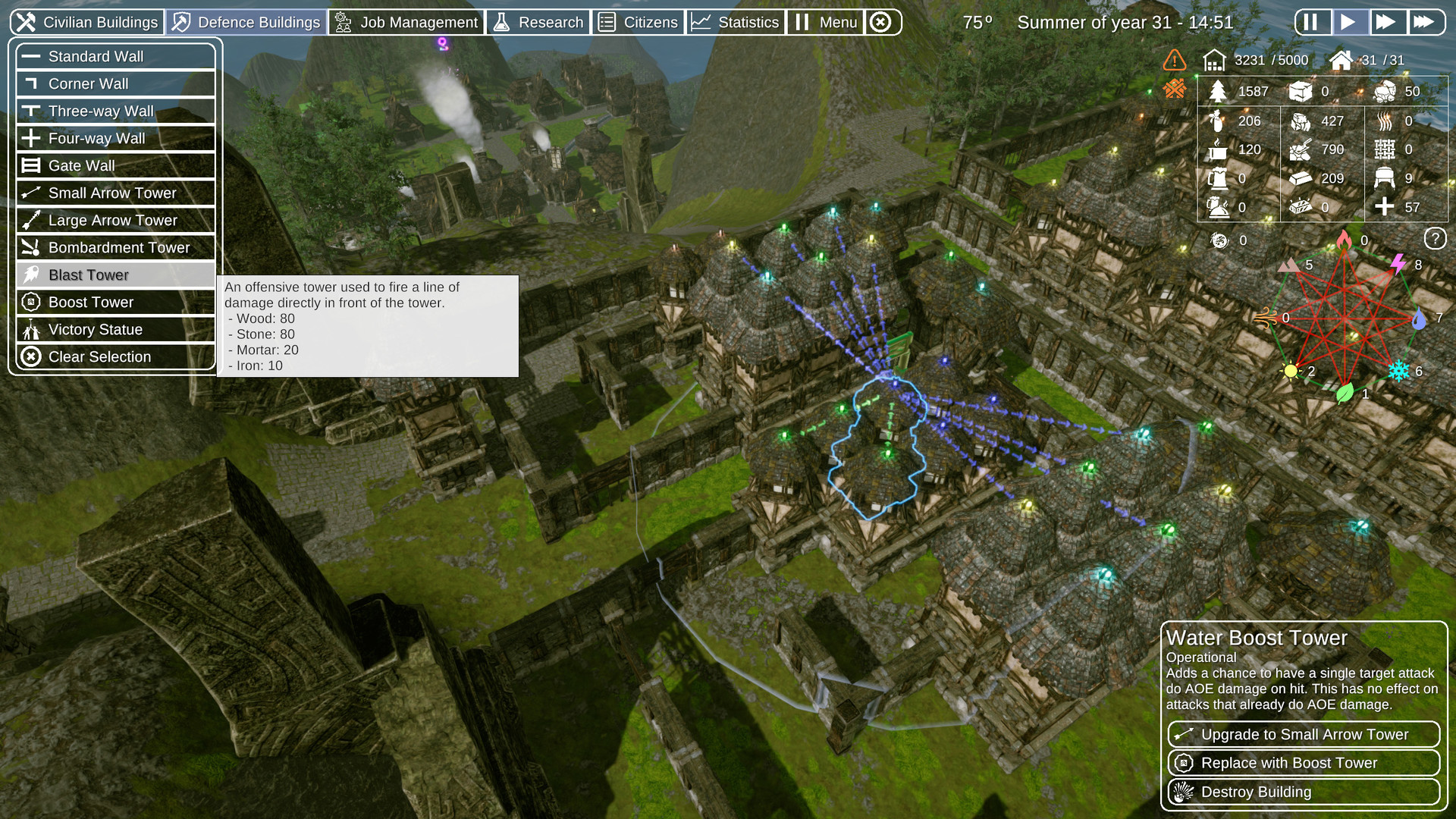Open the help question mark icon
This screenshot has width=1456, height=819.
coord(1436,239)
